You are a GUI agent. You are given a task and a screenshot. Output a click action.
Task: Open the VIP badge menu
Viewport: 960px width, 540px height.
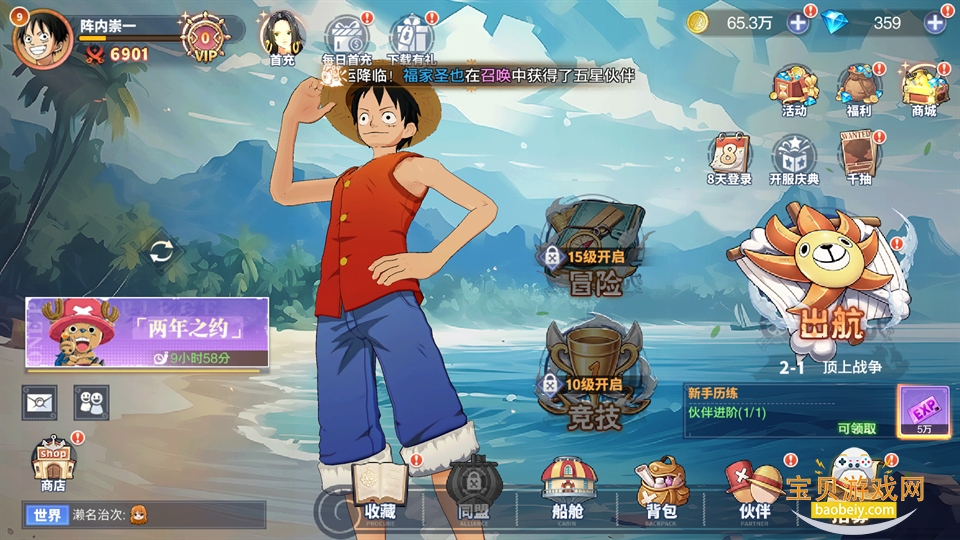click(x=206, y=39)
